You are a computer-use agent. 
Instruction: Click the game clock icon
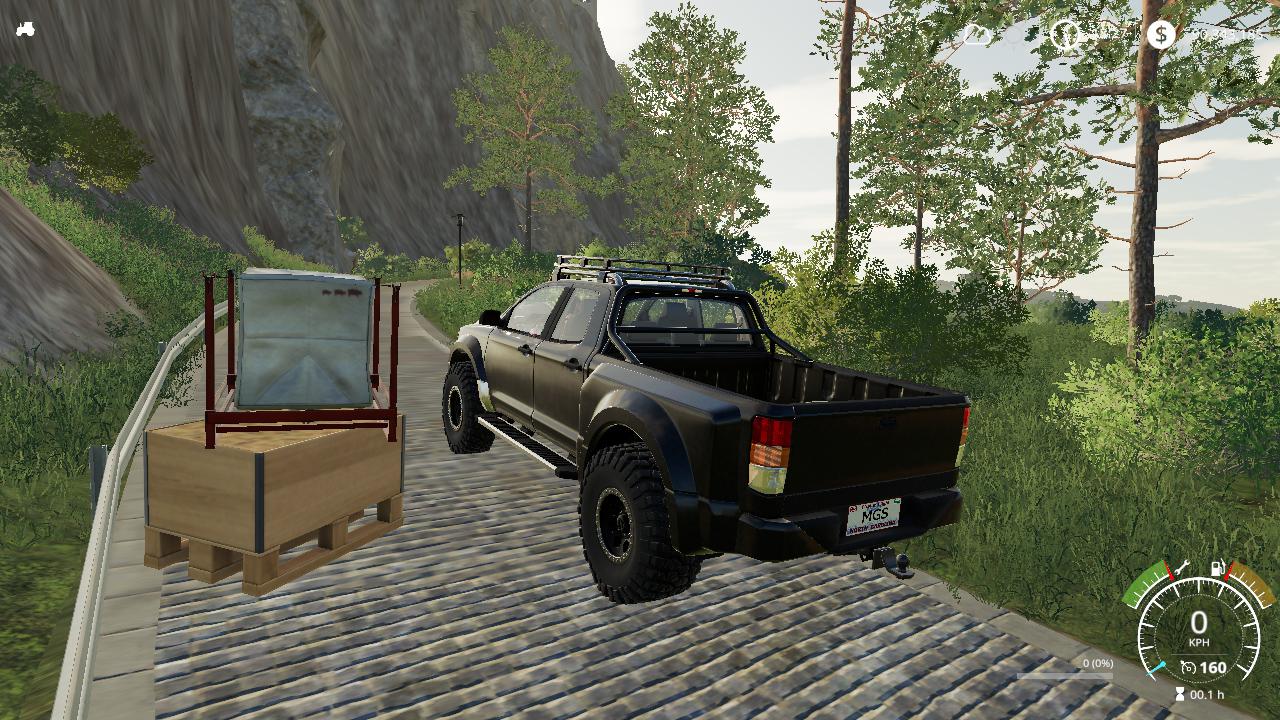click(1066, 35)
